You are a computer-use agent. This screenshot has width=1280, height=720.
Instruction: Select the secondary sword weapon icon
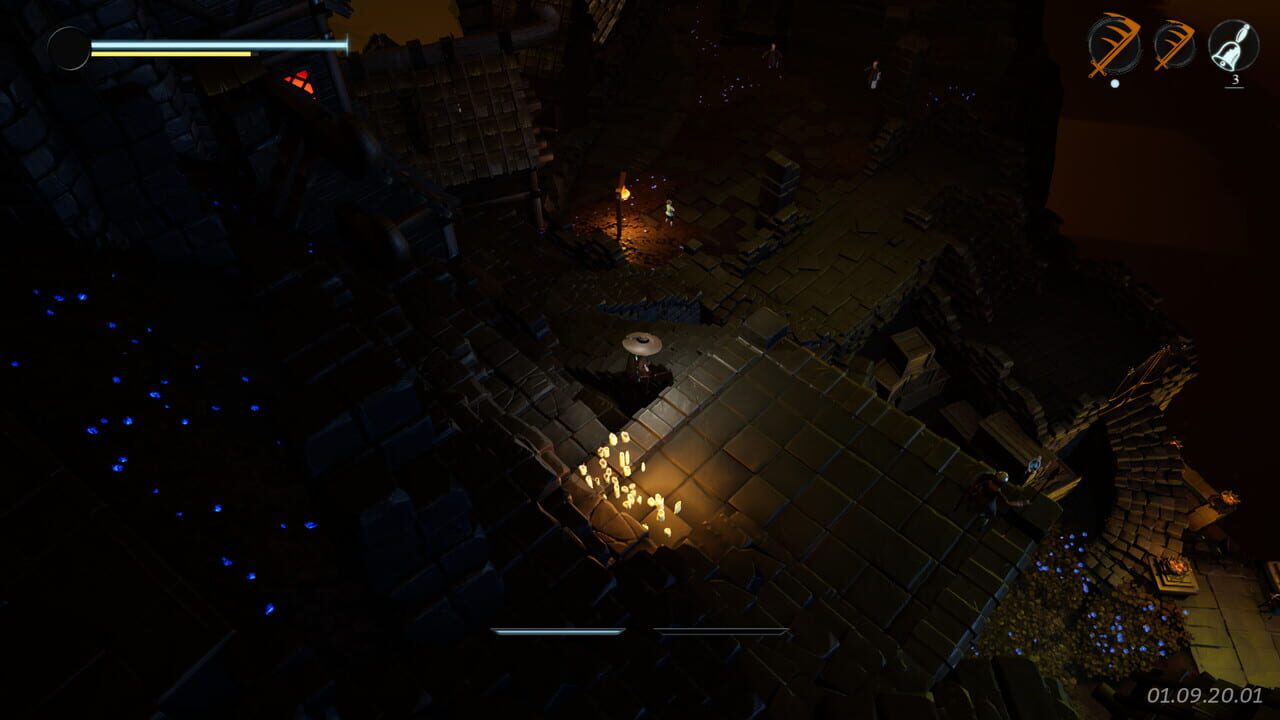click(x=1173, y=43)
